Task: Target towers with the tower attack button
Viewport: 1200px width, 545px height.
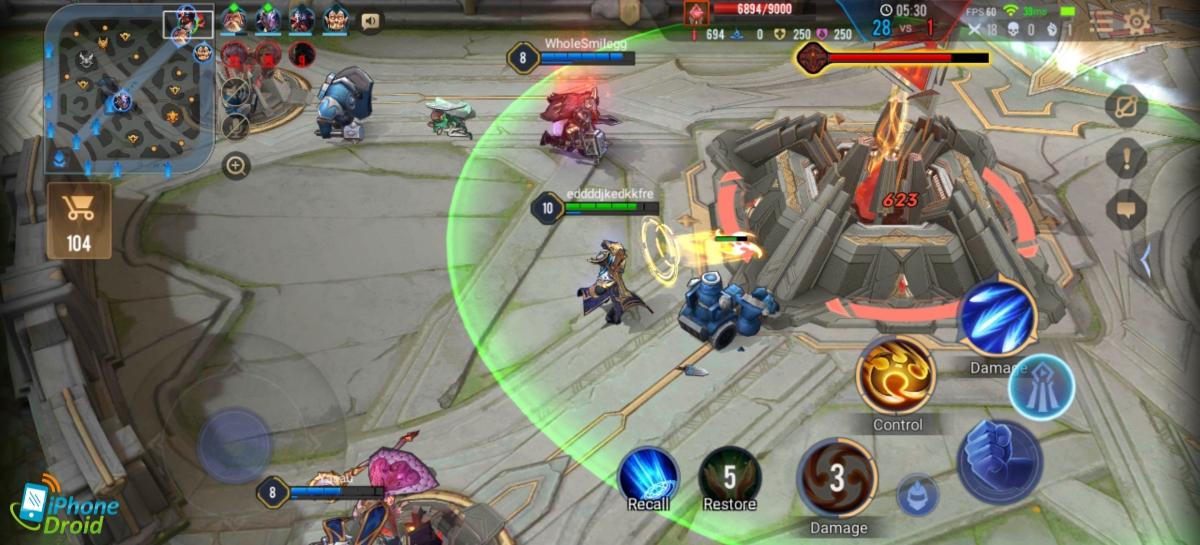Action: (x=1041, y=386)
